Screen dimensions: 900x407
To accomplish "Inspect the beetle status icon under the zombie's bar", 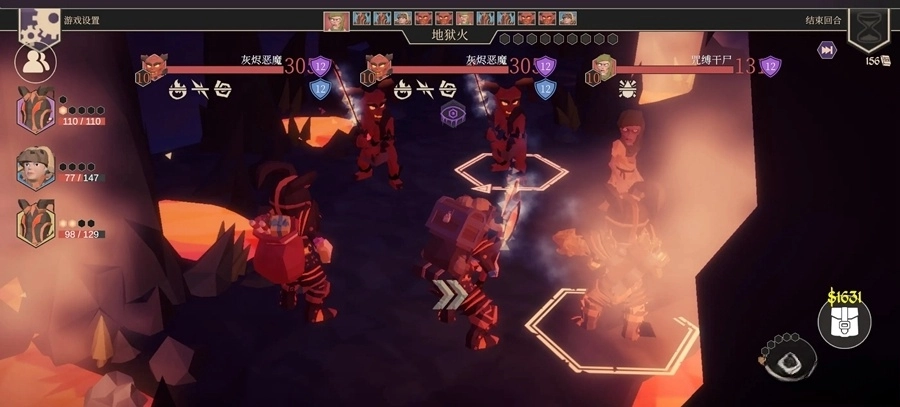I will 627,88.
